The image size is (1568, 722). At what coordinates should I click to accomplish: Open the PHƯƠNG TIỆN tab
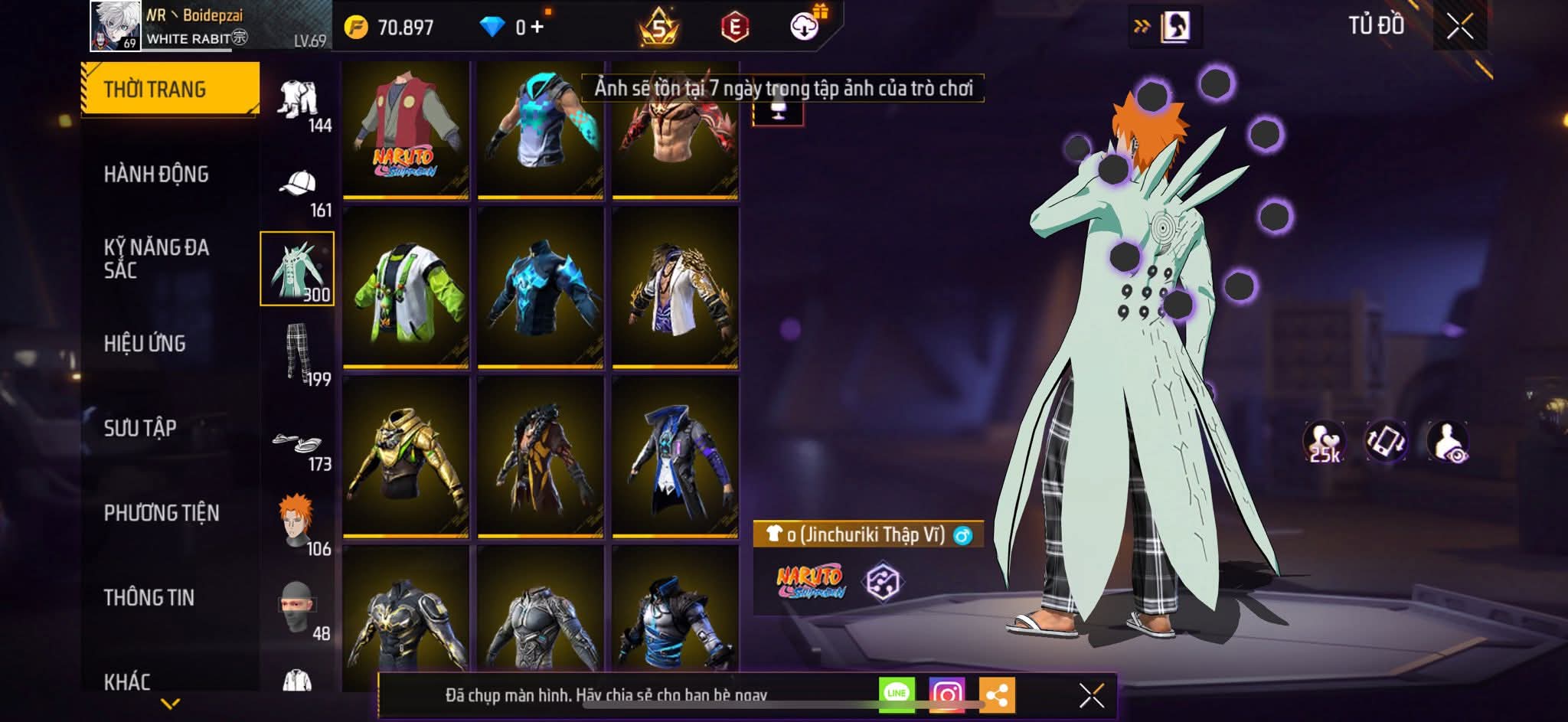pos(162,513)
